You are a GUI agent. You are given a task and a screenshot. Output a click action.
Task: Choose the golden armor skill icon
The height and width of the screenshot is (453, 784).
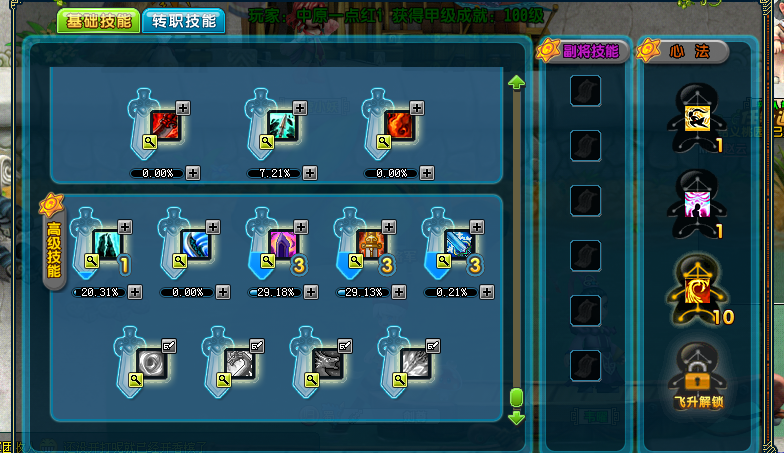click(x=370, y=244)
